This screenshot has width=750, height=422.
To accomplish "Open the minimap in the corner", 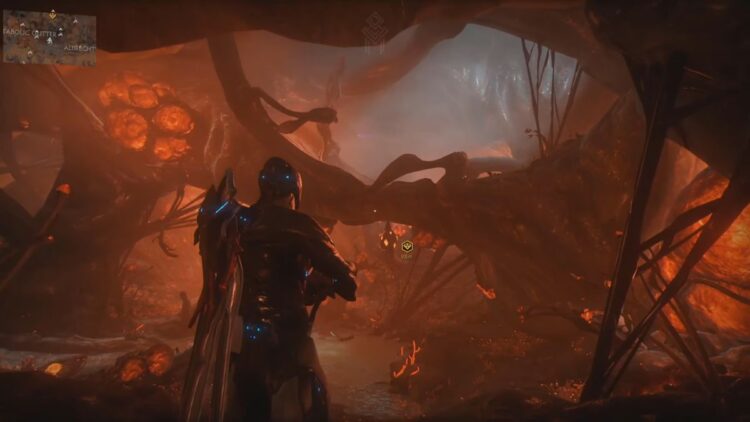I will pos(49,38).
